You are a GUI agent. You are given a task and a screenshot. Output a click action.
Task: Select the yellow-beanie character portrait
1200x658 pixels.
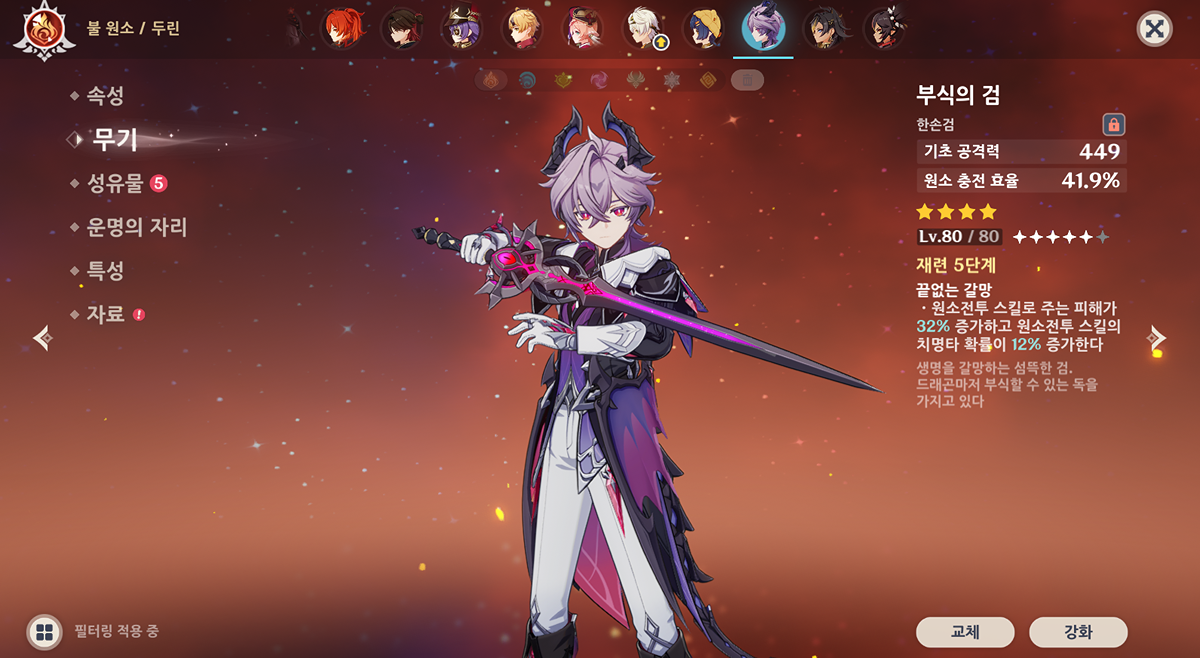coord(704,29)
